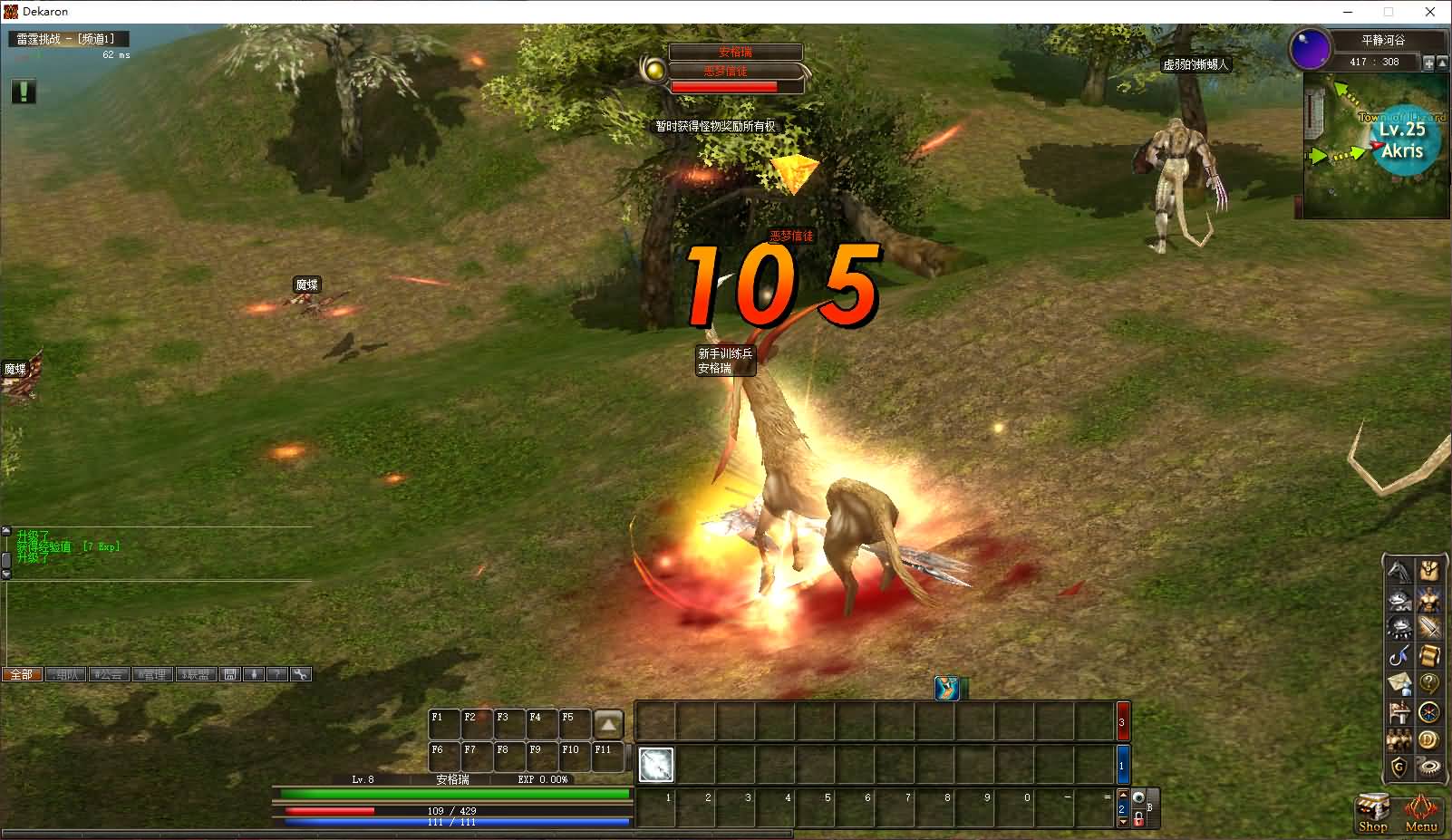
Task: Open the character figure icon
Action: tap(1429, 599)
